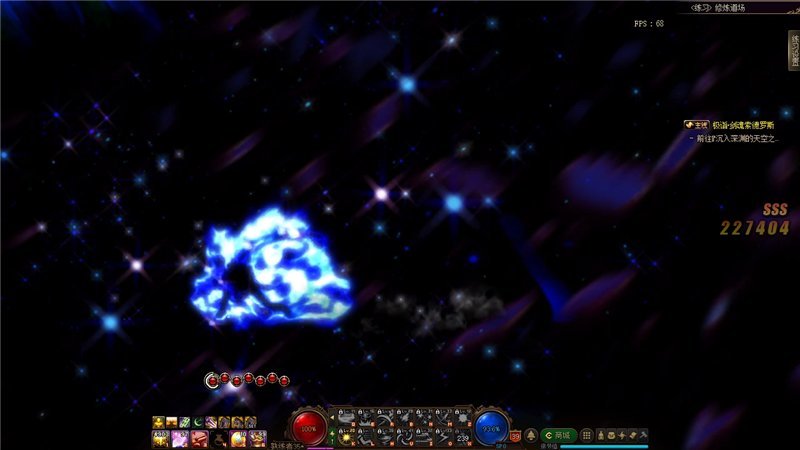Screen dimensions: 800x450
Task: Click the green 商城 shop button
Action: [x=558, y=435]
